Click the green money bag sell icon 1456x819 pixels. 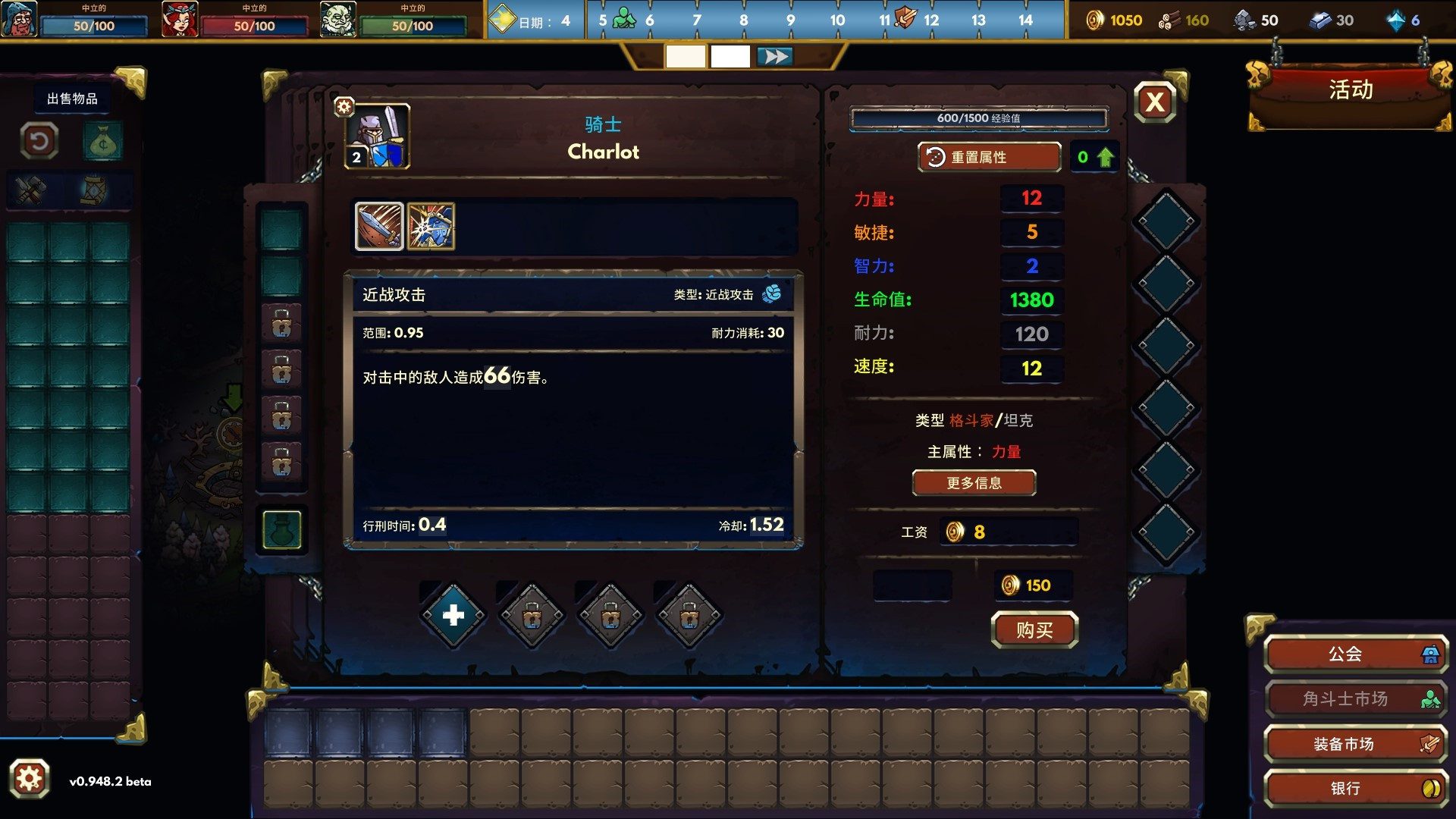tap(102, 142)
